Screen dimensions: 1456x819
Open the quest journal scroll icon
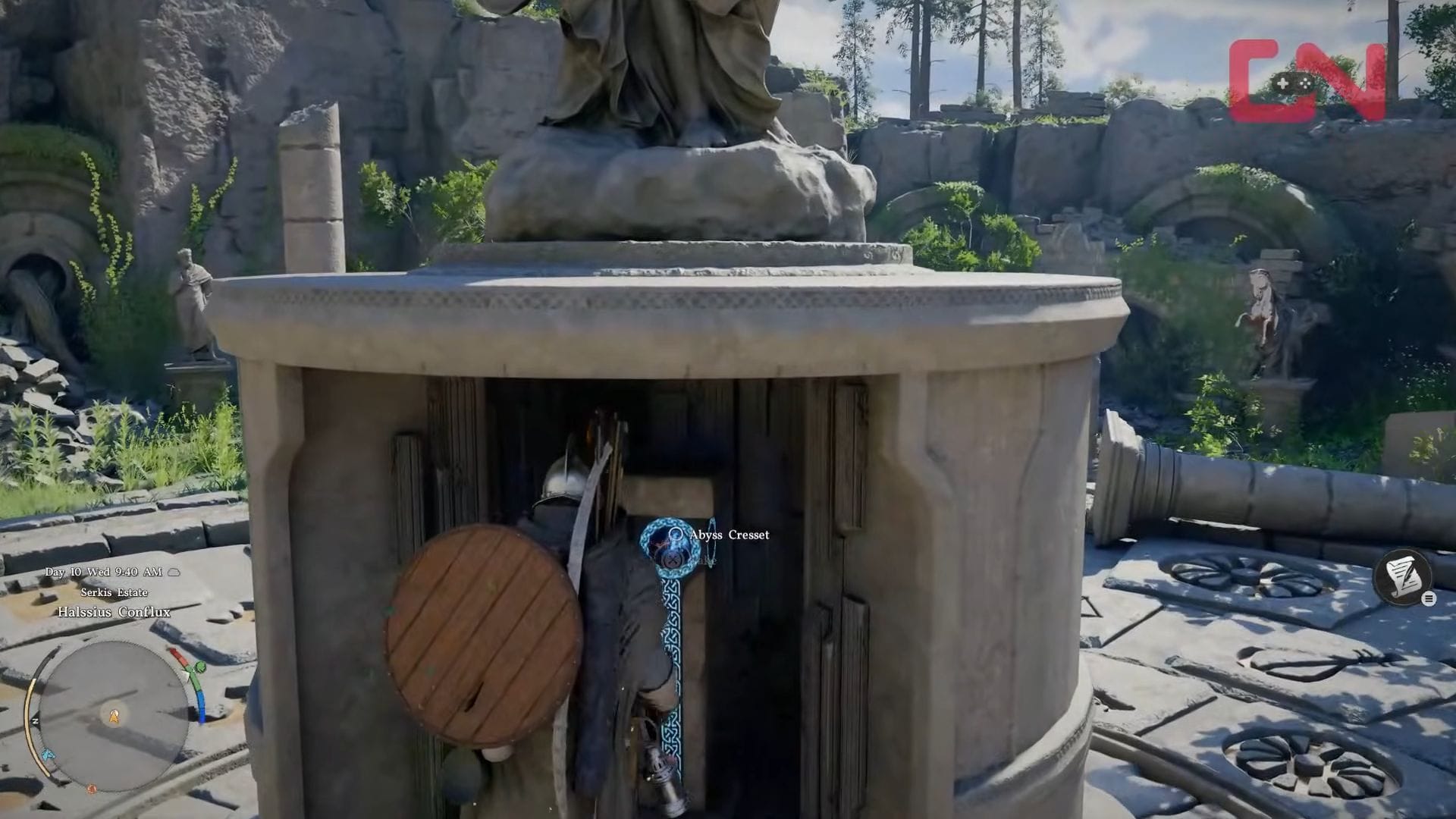coord(1404,578)
